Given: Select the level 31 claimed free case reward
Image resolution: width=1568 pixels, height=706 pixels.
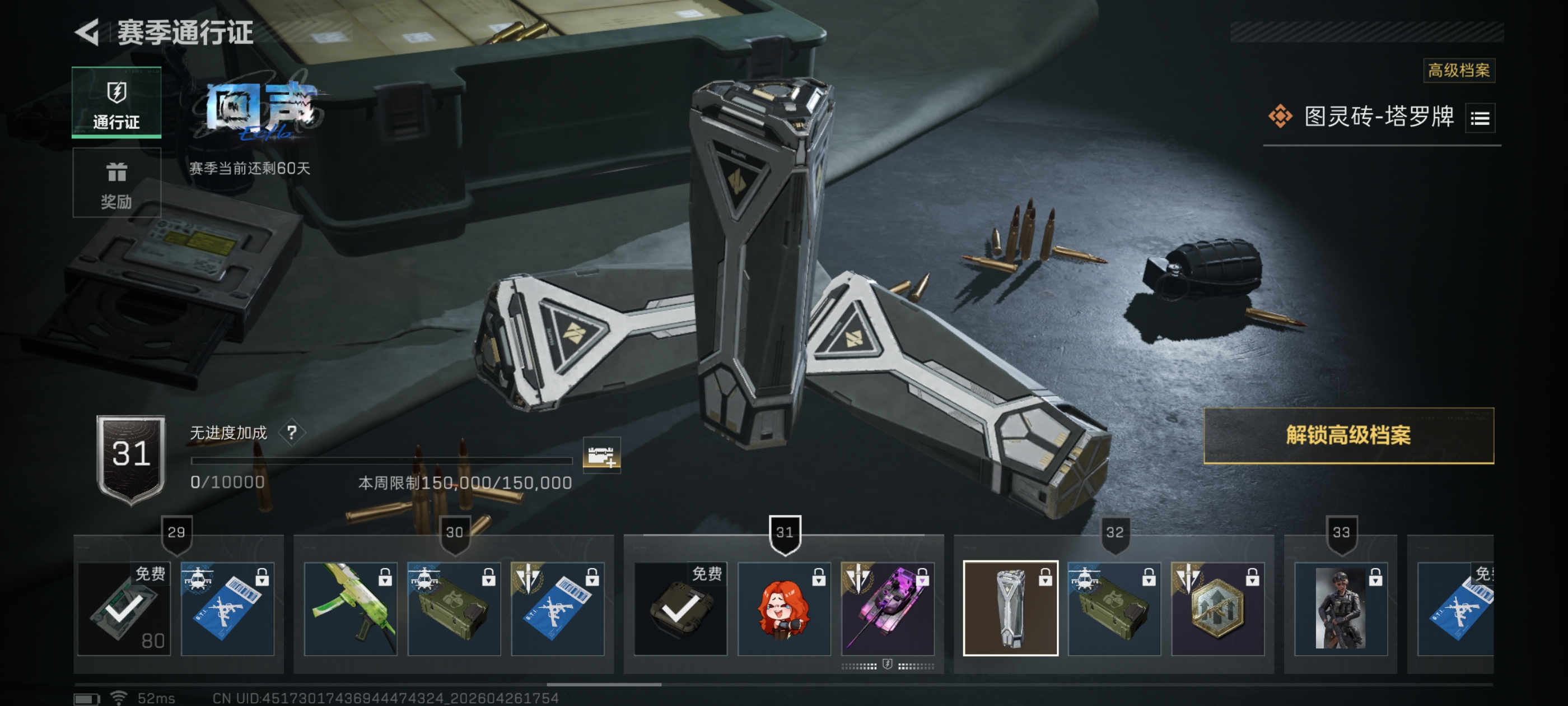Looking at the screenshot, I should [x=680, y=609].
